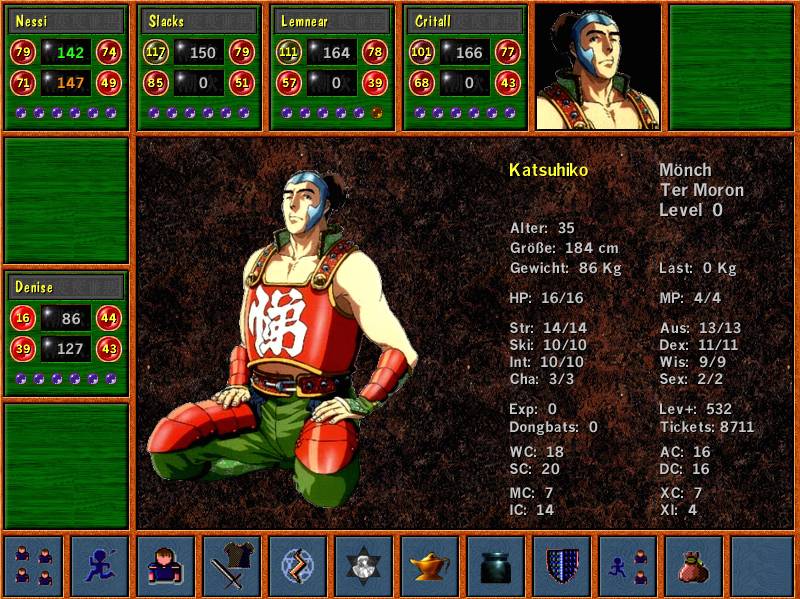
Task: Open the armor and sword equipment icon
Action: click(232, 566)
